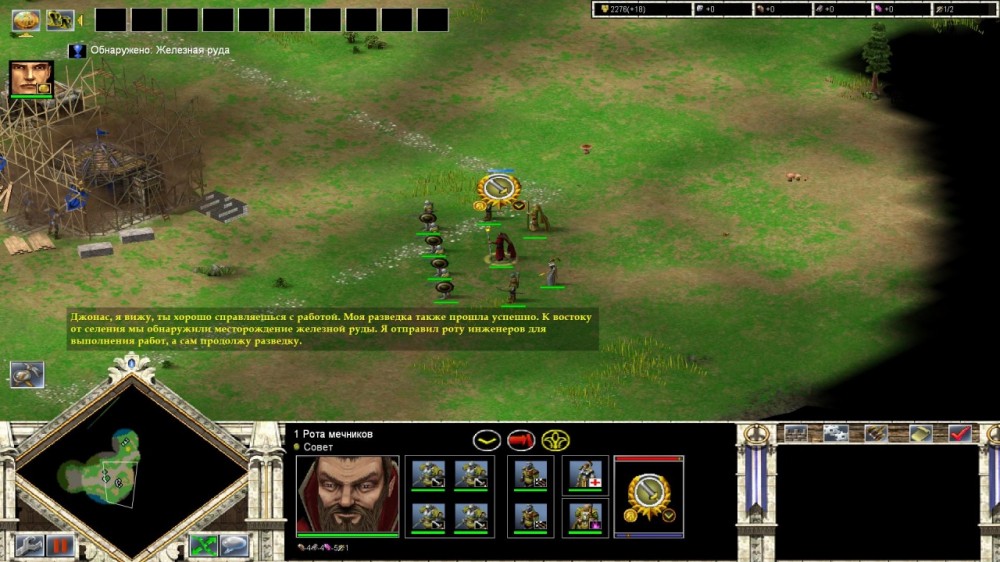Activate the red arrow attack stance button
1000x562 pixels.
pyautogui.click(x=521, y=440)
